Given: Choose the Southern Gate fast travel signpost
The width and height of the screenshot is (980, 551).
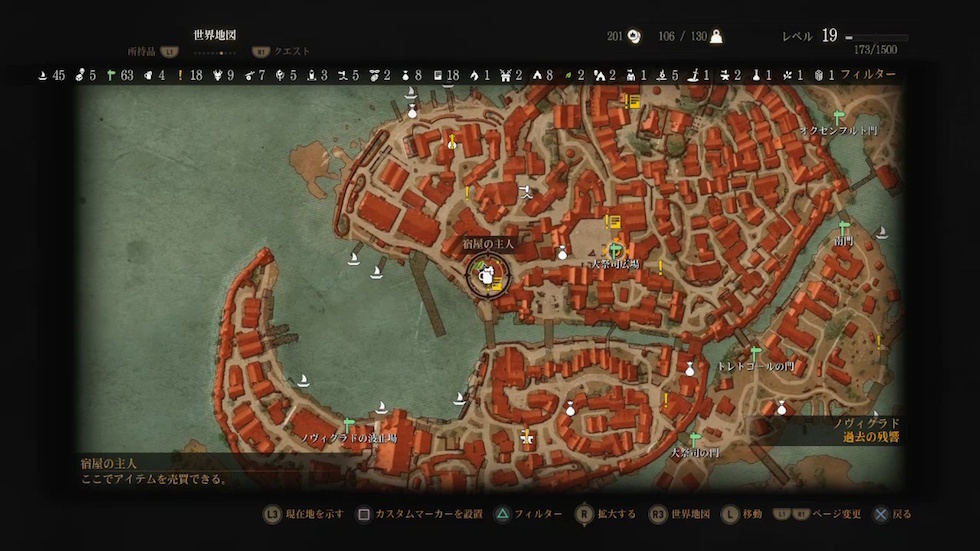Looking at the screenshot, I should (x=843, y=228).
